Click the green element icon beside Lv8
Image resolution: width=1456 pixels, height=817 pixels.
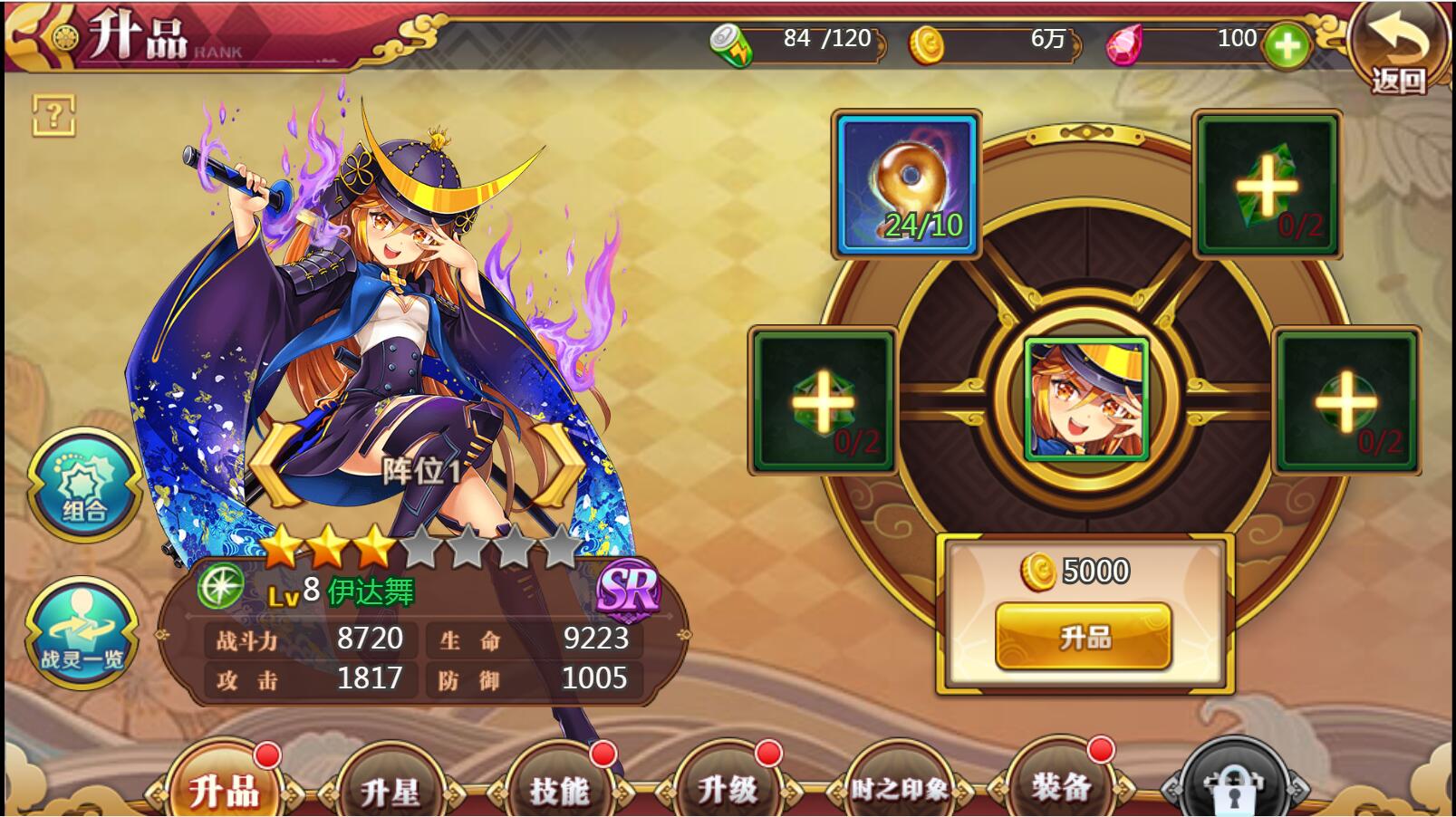click(220, 586)
